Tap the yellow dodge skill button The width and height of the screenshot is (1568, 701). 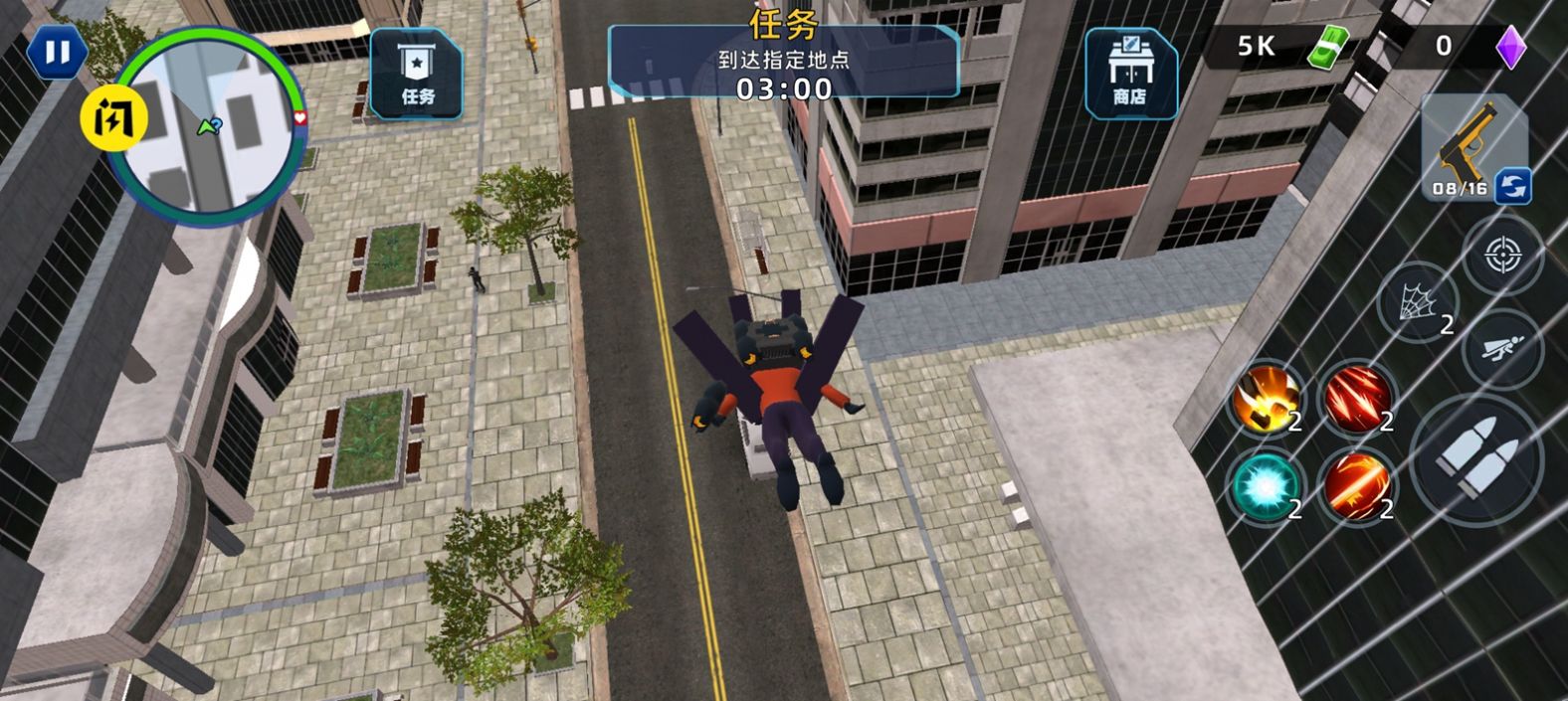coord(113,119)
